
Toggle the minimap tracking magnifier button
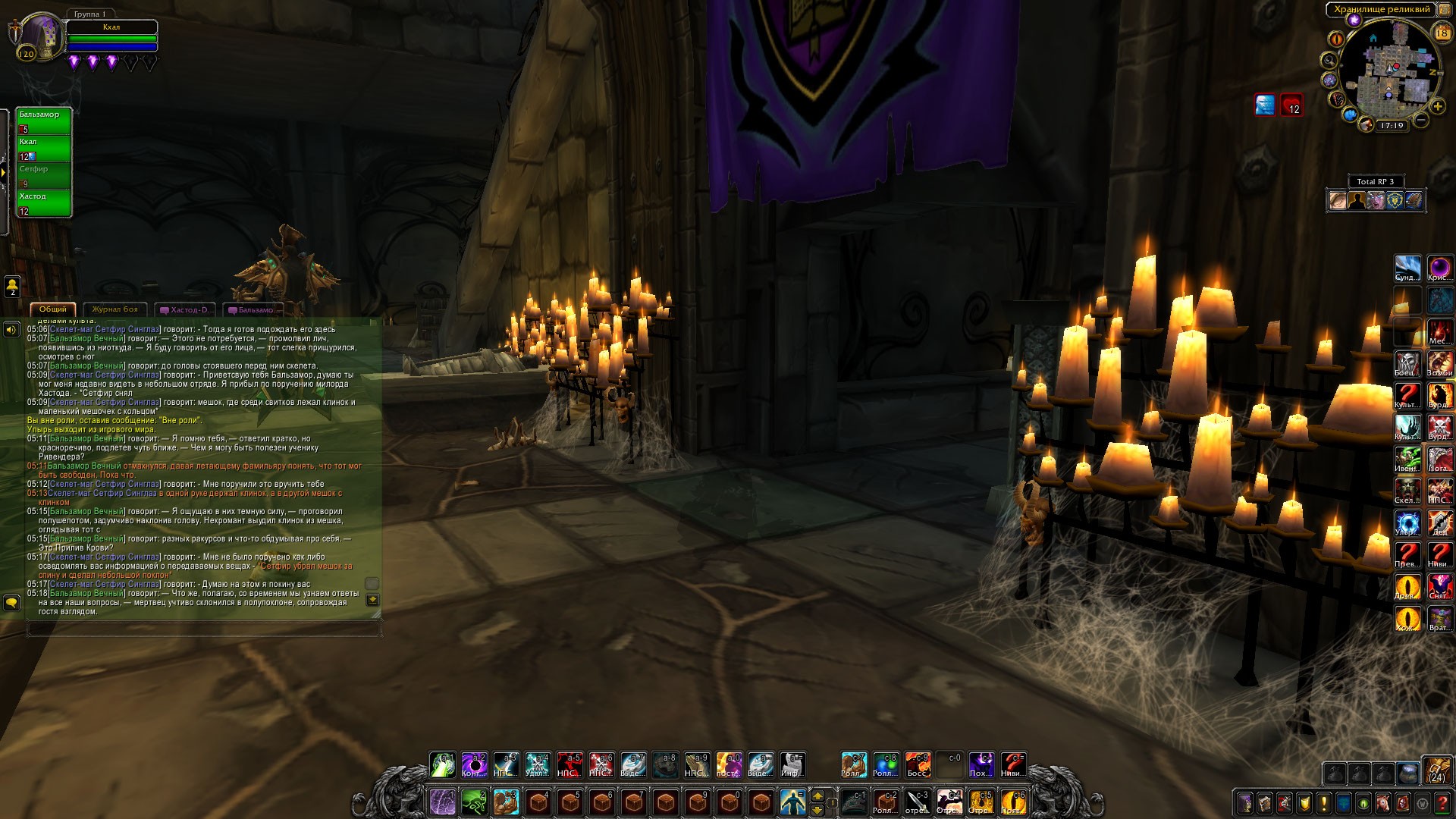coord(1329,60)
